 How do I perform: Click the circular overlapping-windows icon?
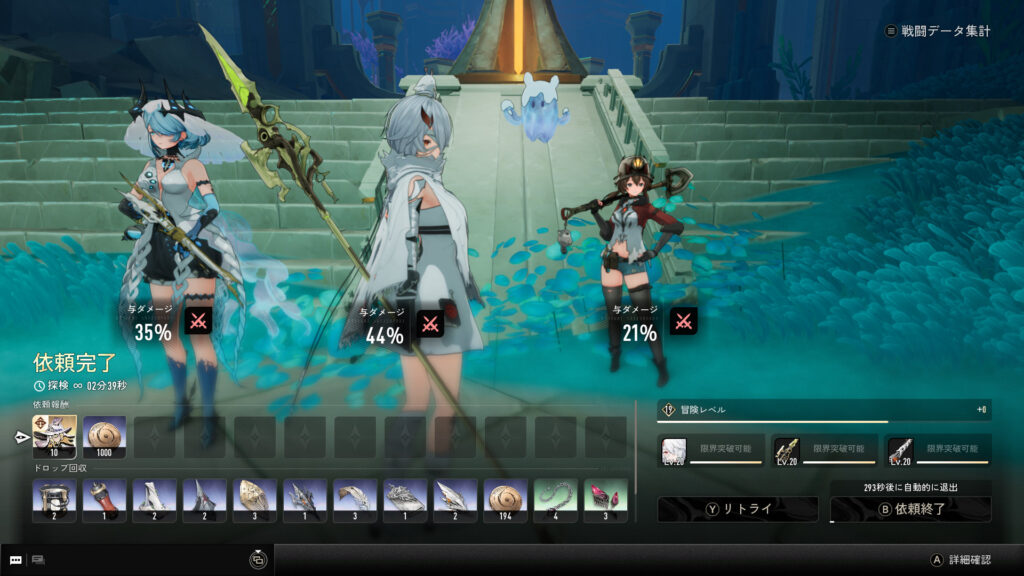click(x=258, y=560)
